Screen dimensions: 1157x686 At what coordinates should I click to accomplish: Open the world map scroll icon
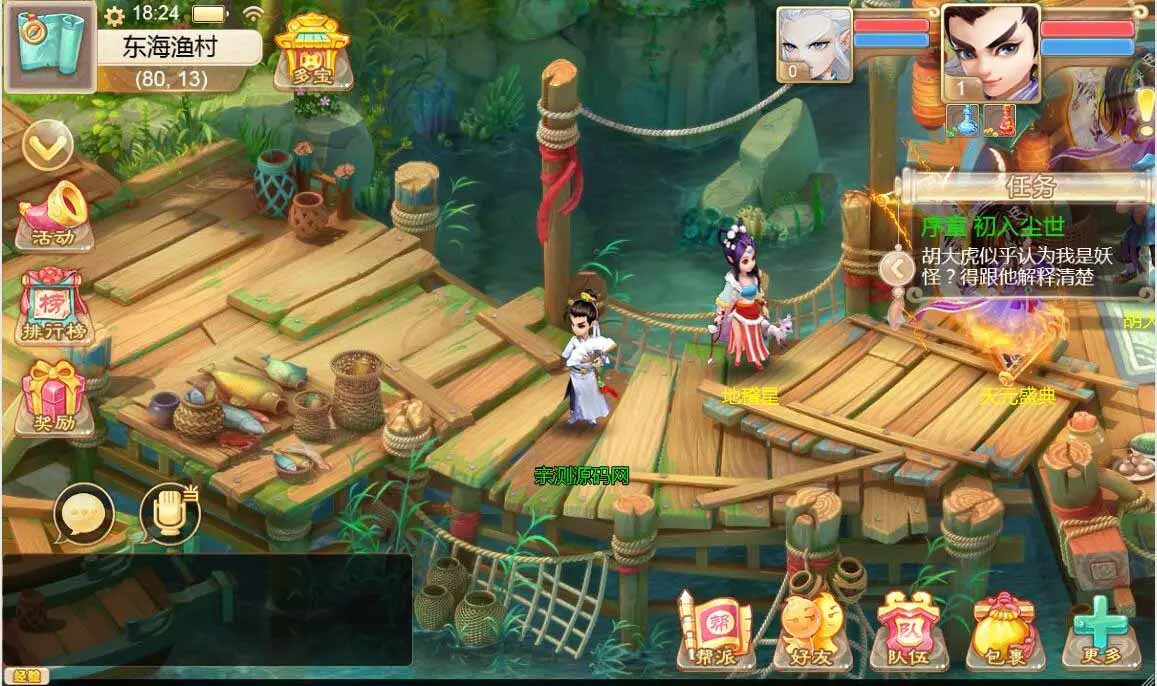(50, 46)
